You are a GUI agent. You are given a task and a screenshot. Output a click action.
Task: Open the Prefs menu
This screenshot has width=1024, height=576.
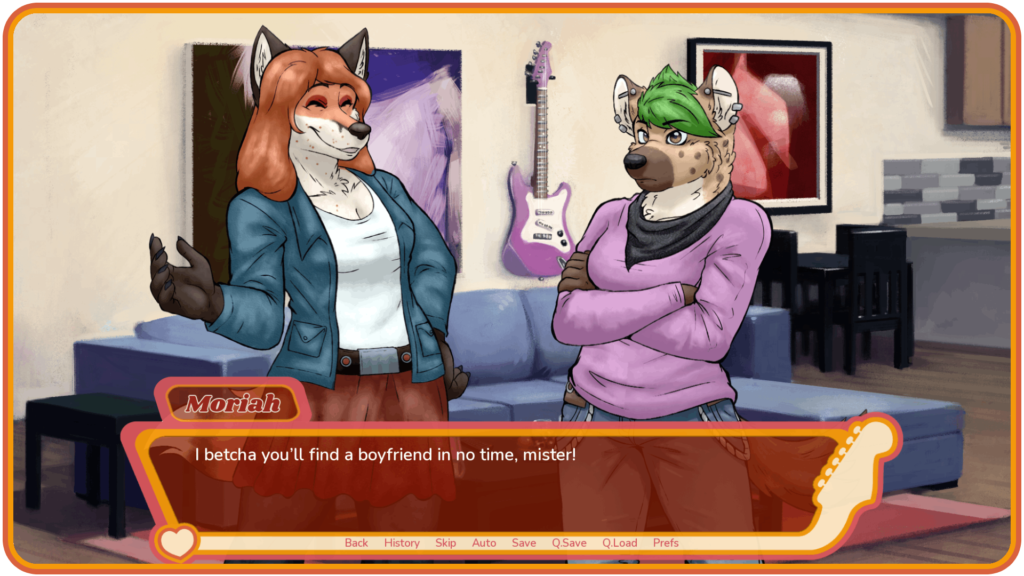[x=665, y=543]
